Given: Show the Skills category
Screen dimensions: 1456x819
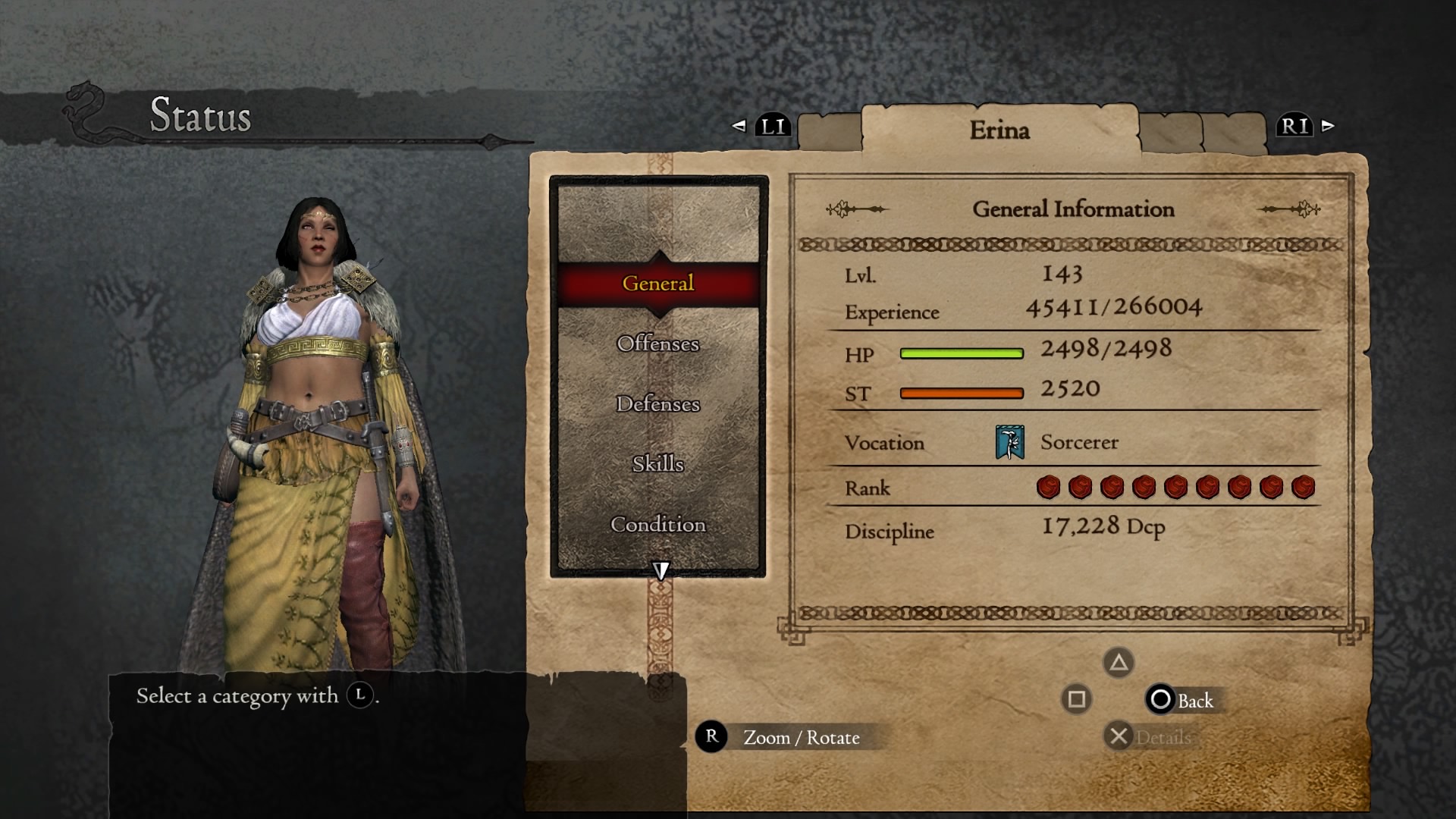Looking at the screenshot, I should coord(657,463).
